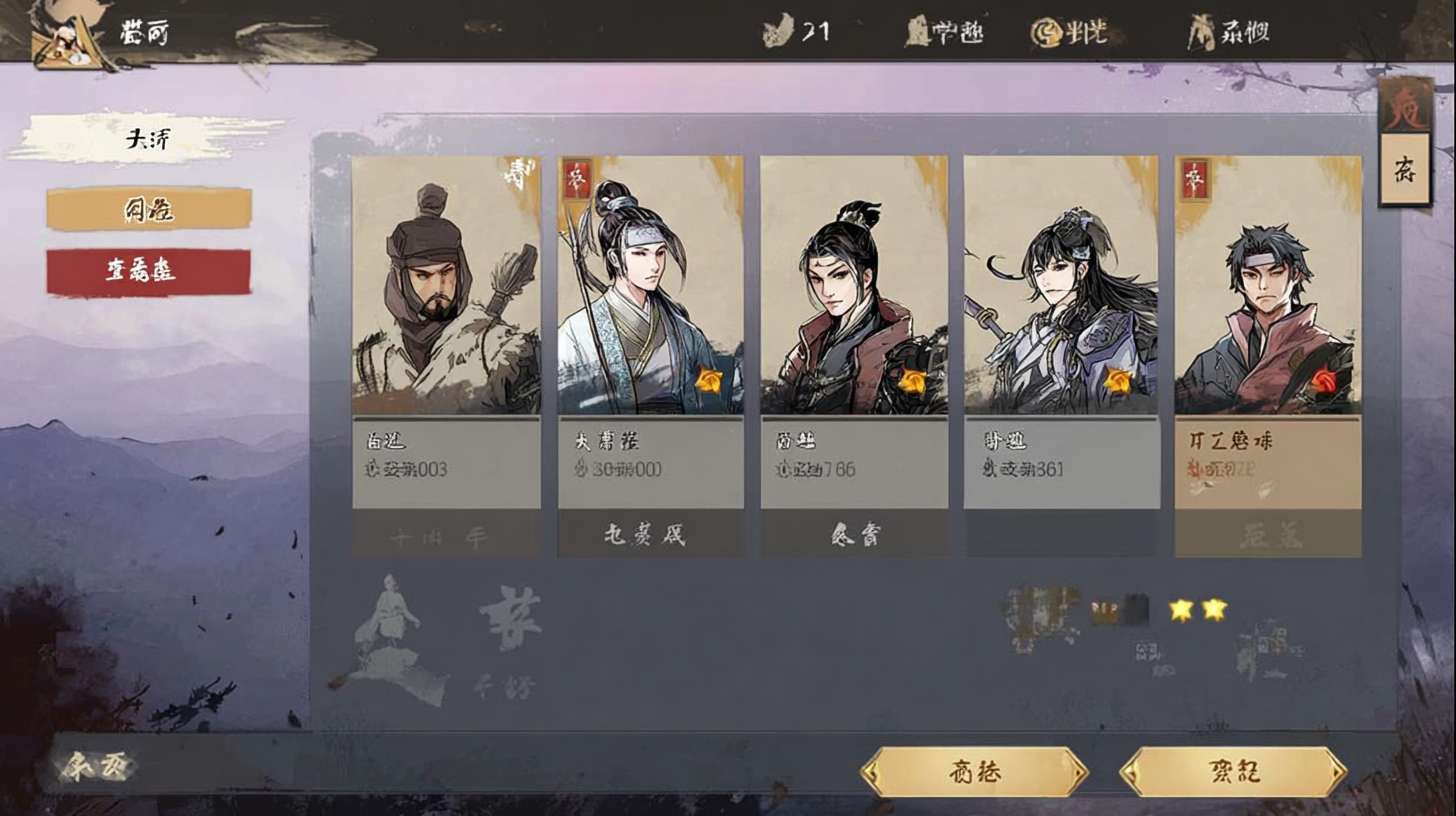The height and width of the screenshot is (816, 1456).
Task: Click the tan brush-stroke button in the sidebar
Action: coord(149,209)
